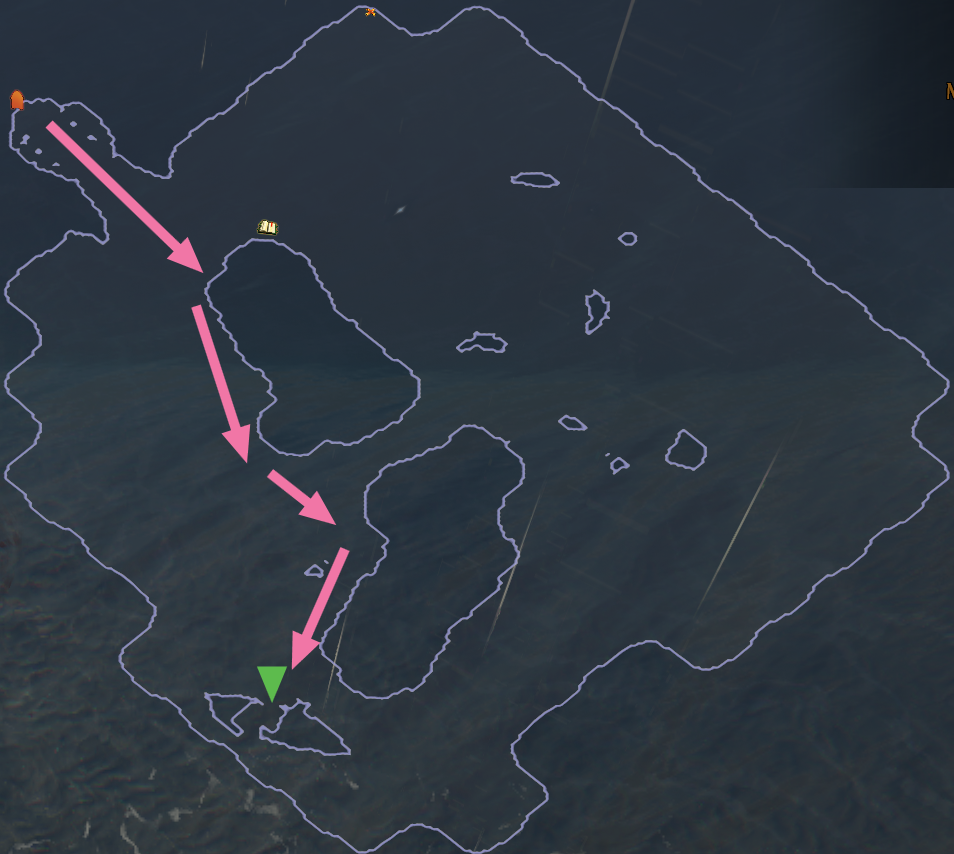This screenshot has height=854, width=954.
Task: Click the small orange cross map marker
Action: [371, 12]
